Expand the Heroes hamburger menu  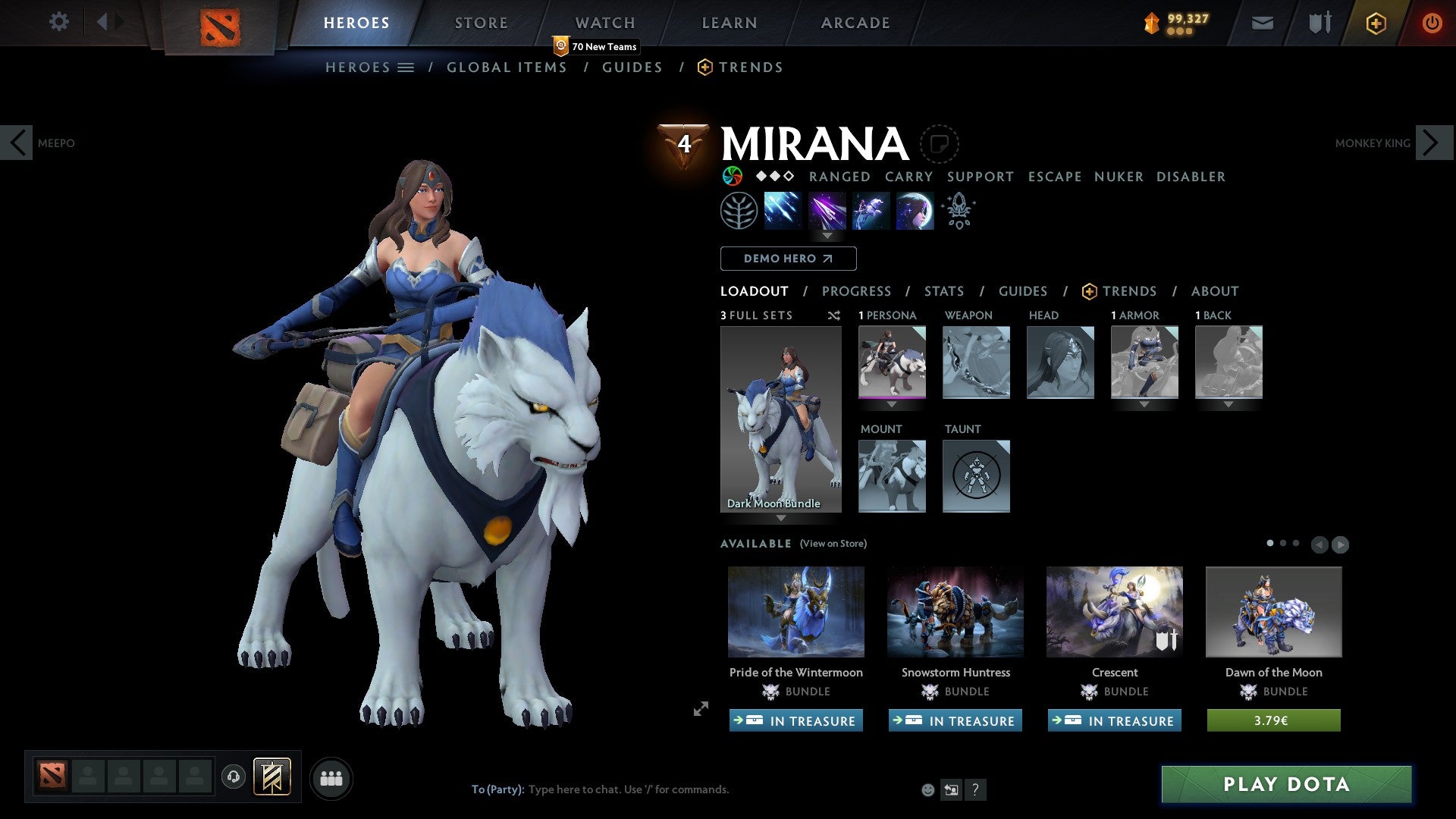pos(407,67)
